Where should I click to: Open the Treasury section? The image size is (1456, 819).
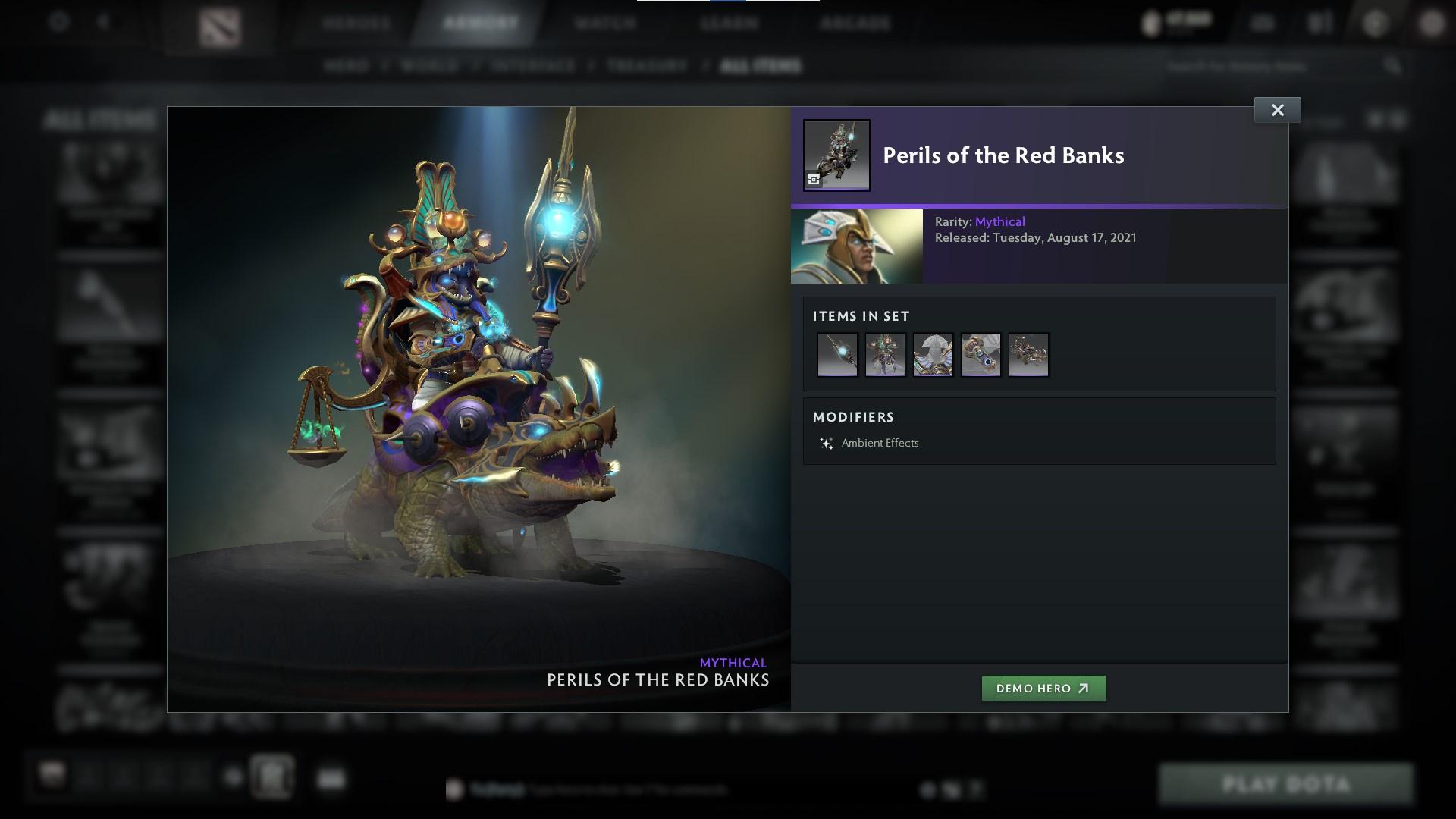(645, 65)
